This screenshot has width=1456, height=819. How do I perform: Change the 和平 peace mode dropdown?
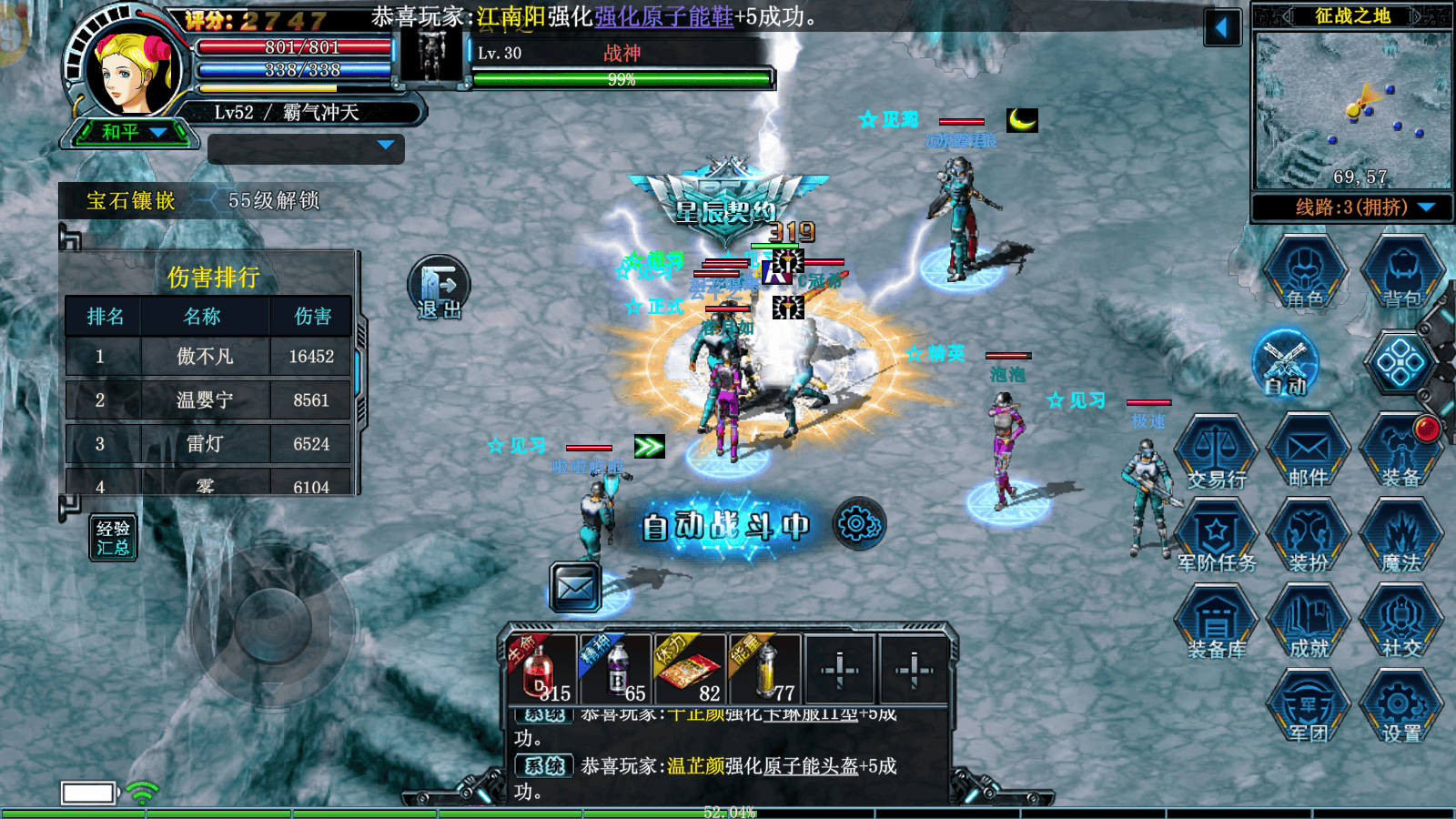[132, 133]
